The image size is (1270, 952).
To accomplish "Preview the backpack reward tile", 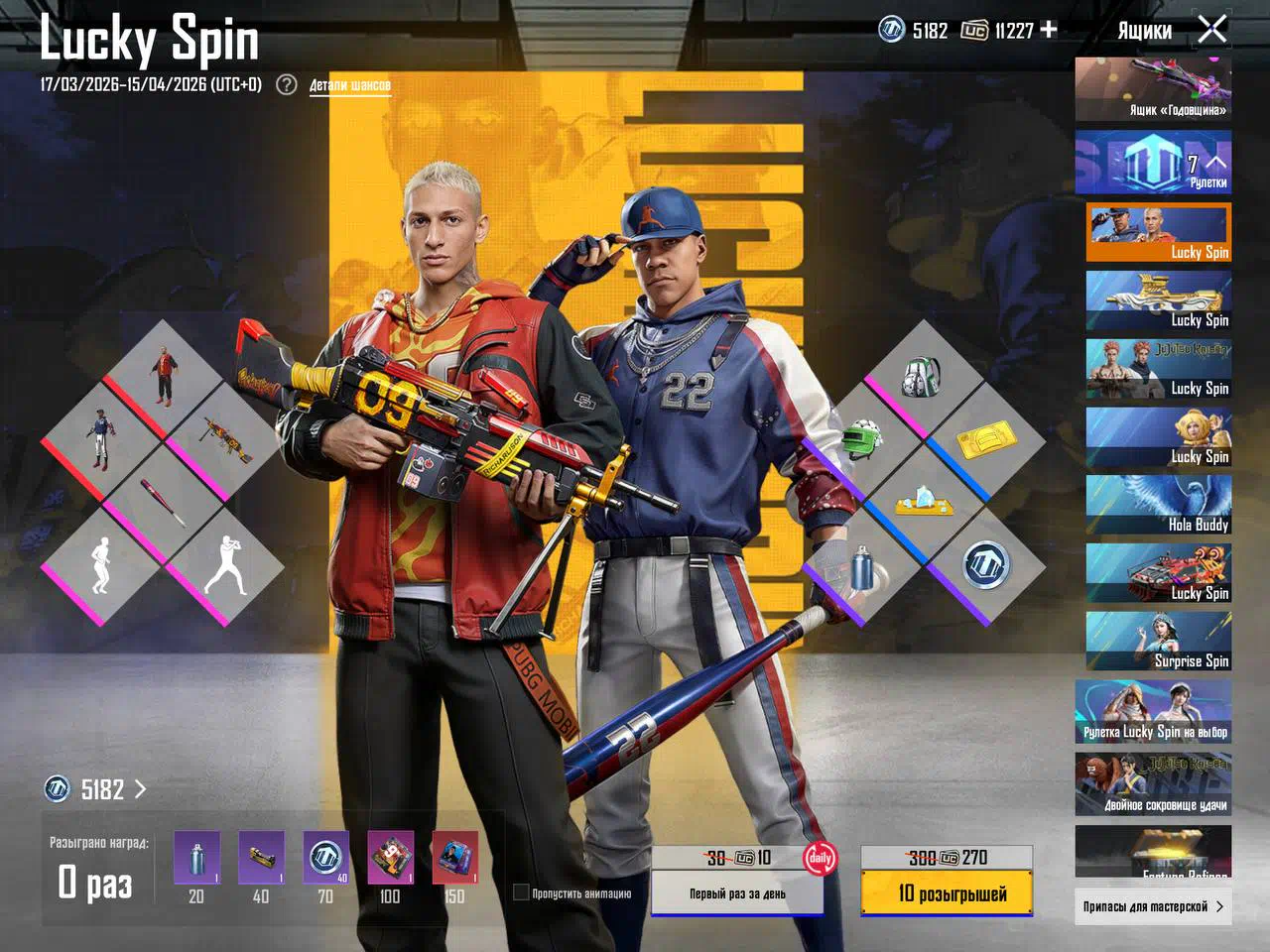I will [924, 377].
